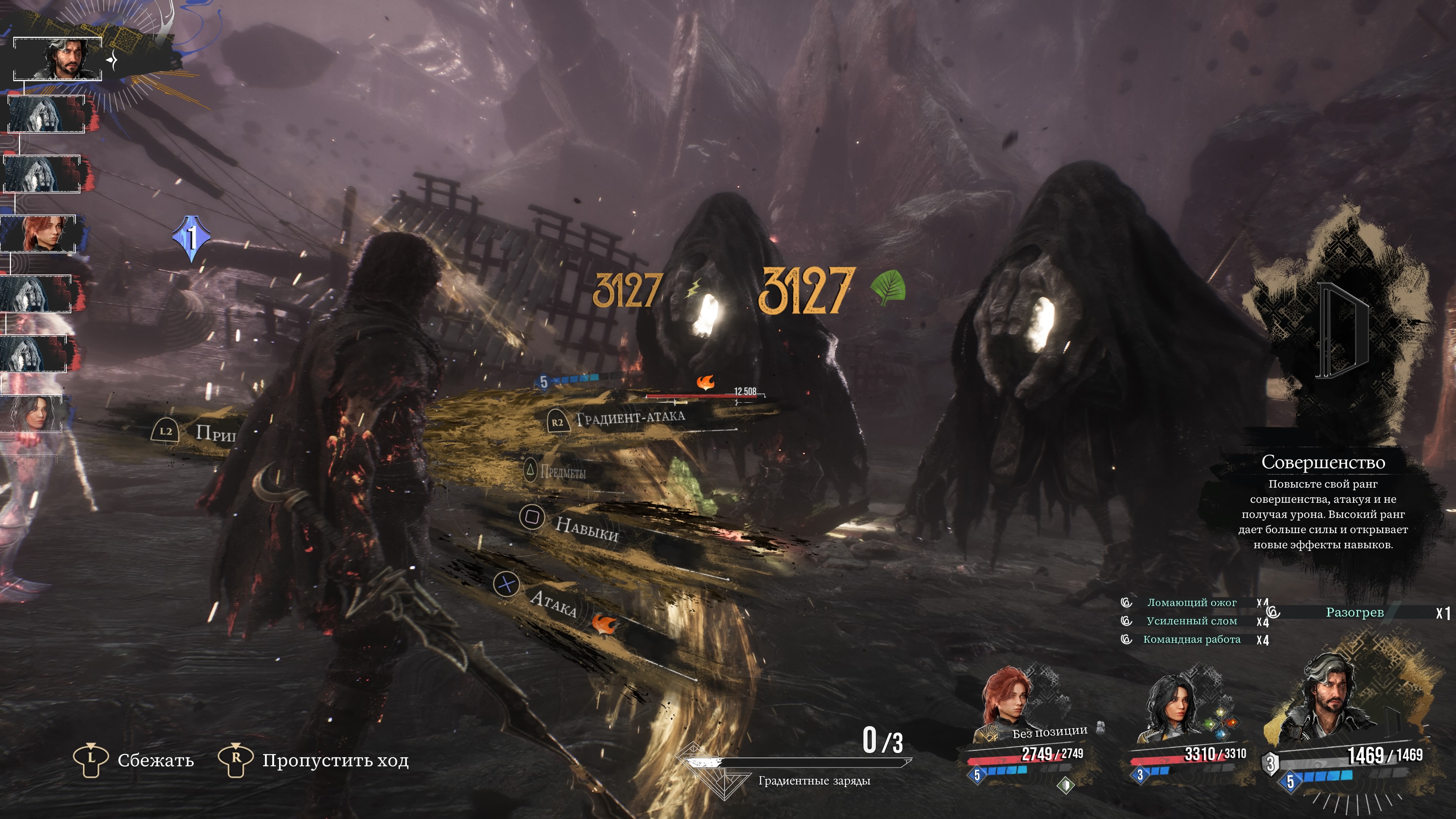Open the Навыки skills menu

pyautogui.click(x=586, y=529)
